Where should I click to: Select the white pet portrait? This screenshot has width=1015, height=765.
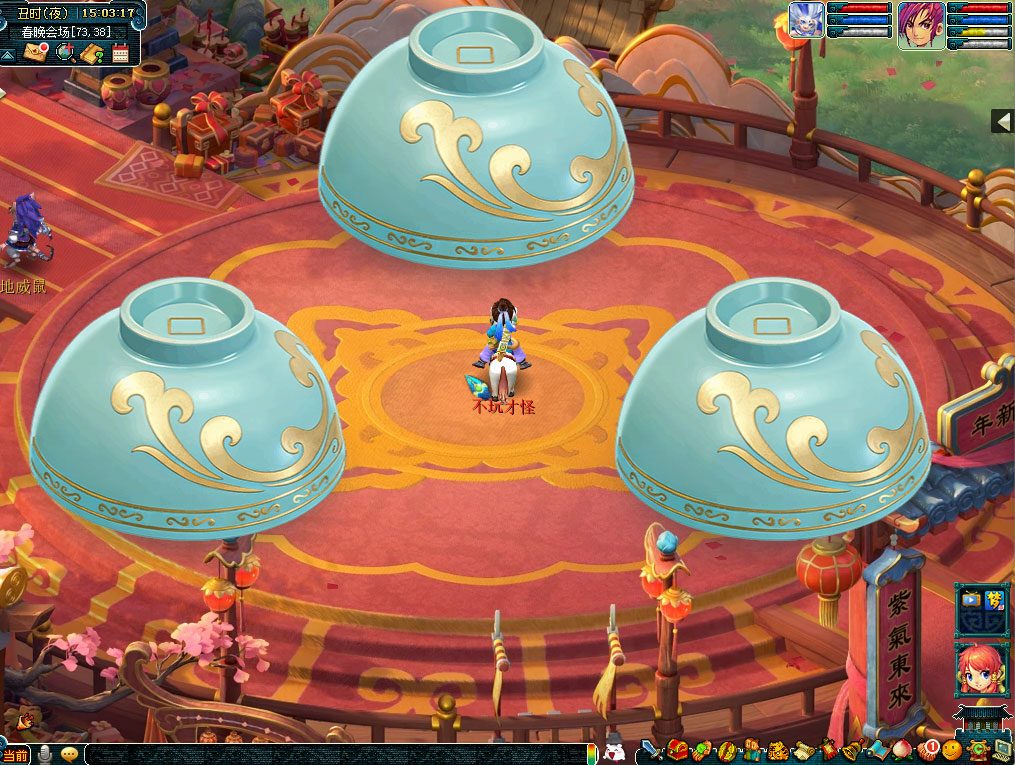pos(806,20)
